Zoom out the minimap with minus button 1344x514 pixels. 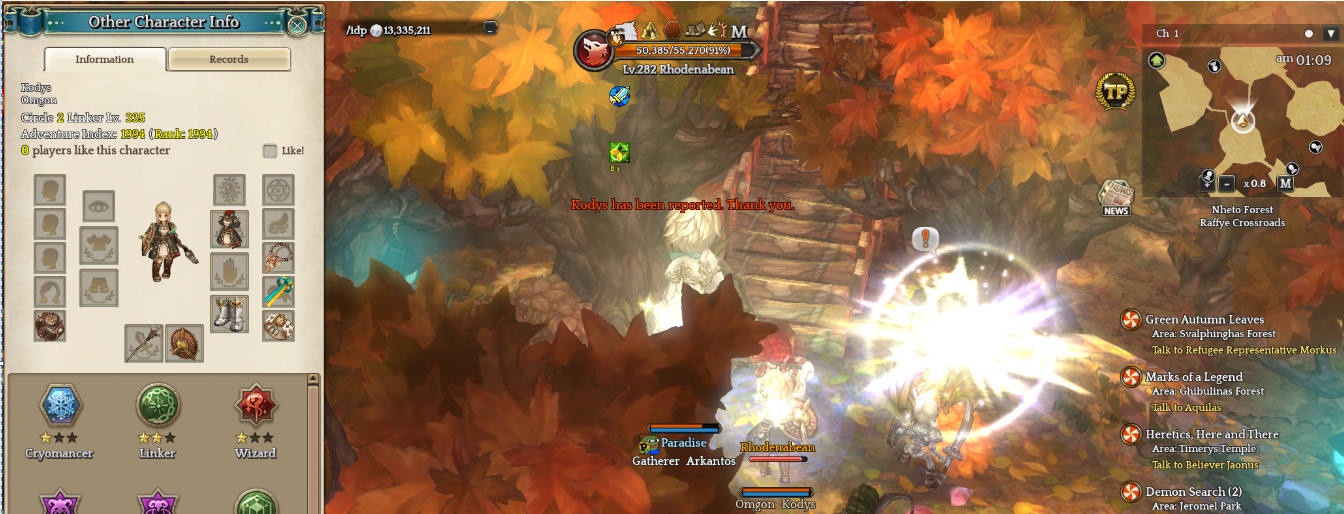pyautogui.click(x=1227, y=183)
